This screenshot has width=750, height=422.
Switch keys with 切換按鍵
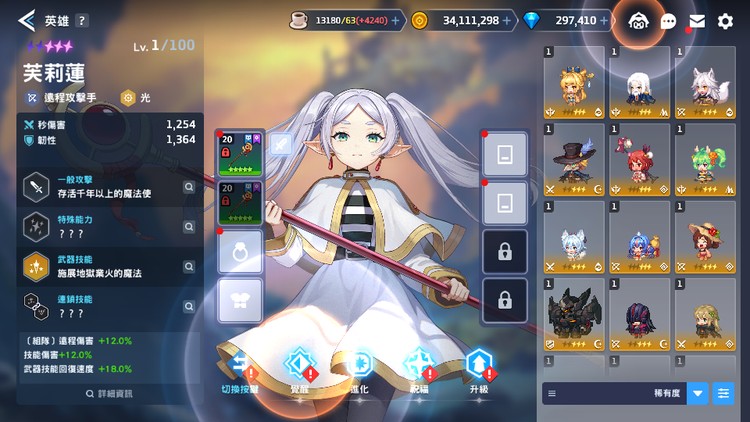(x=239, y=366)
